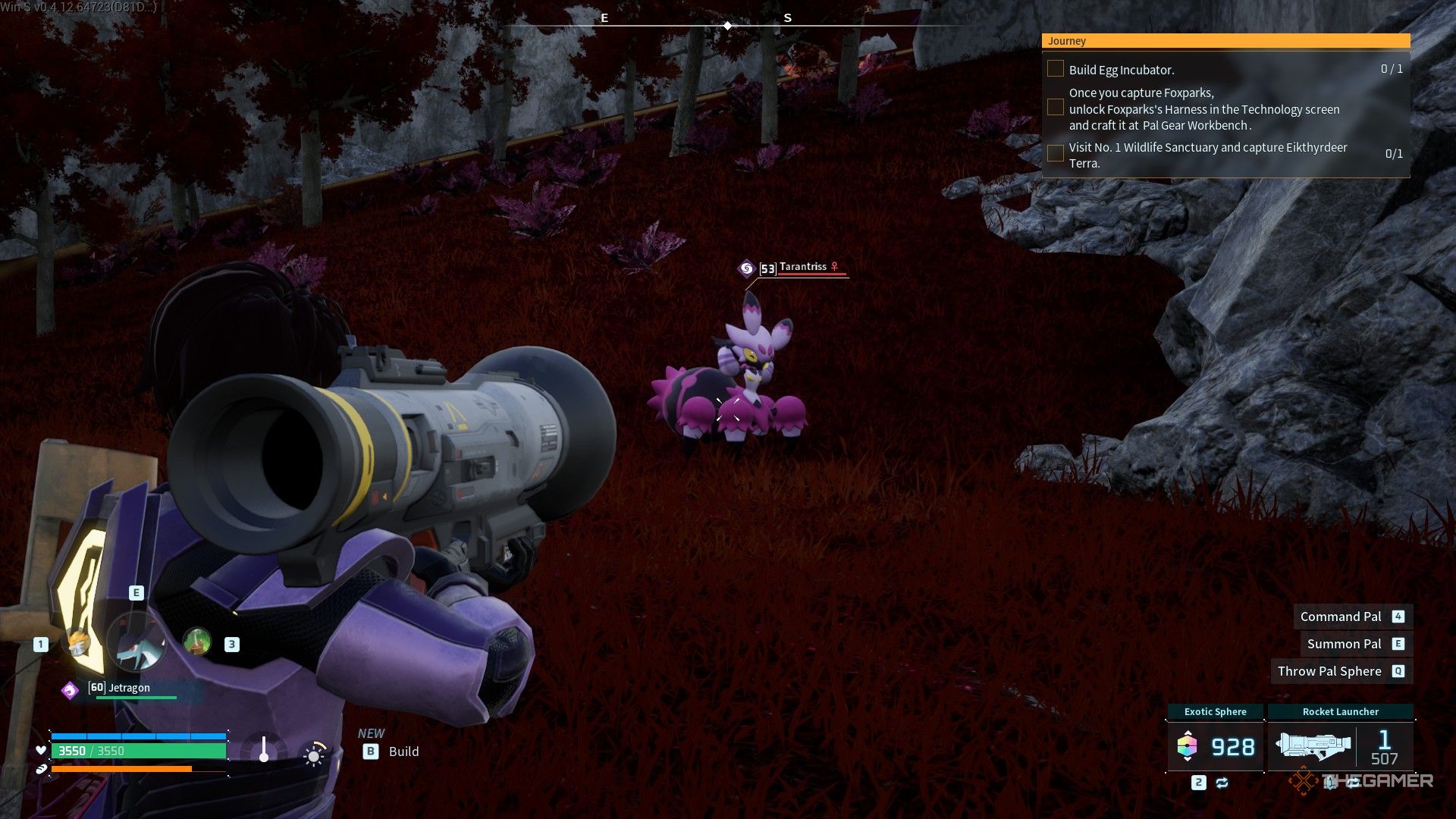Choose the orange-maned pal portrait
The width and height of the screenshot is (1456, 819).
77,644
